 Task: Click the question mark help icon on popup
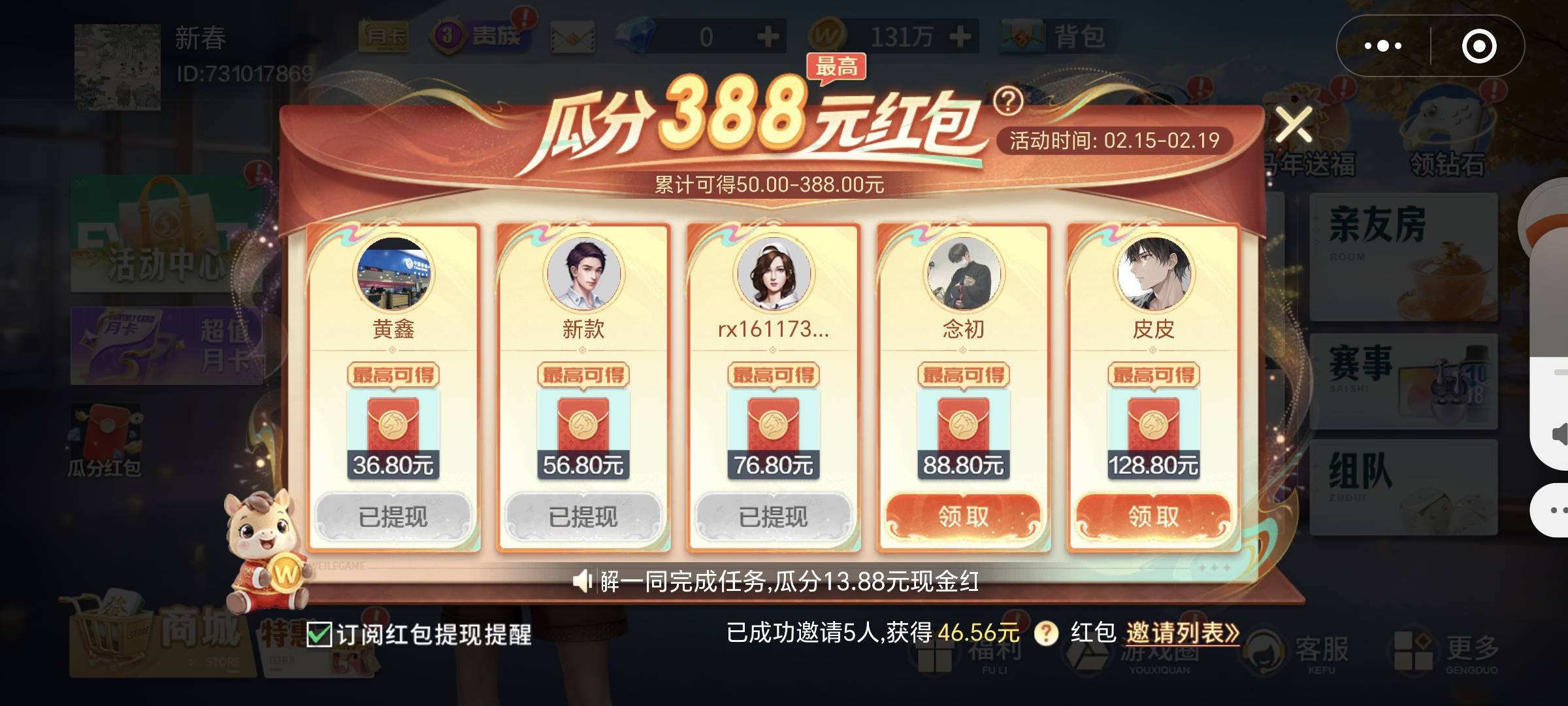1008,101
